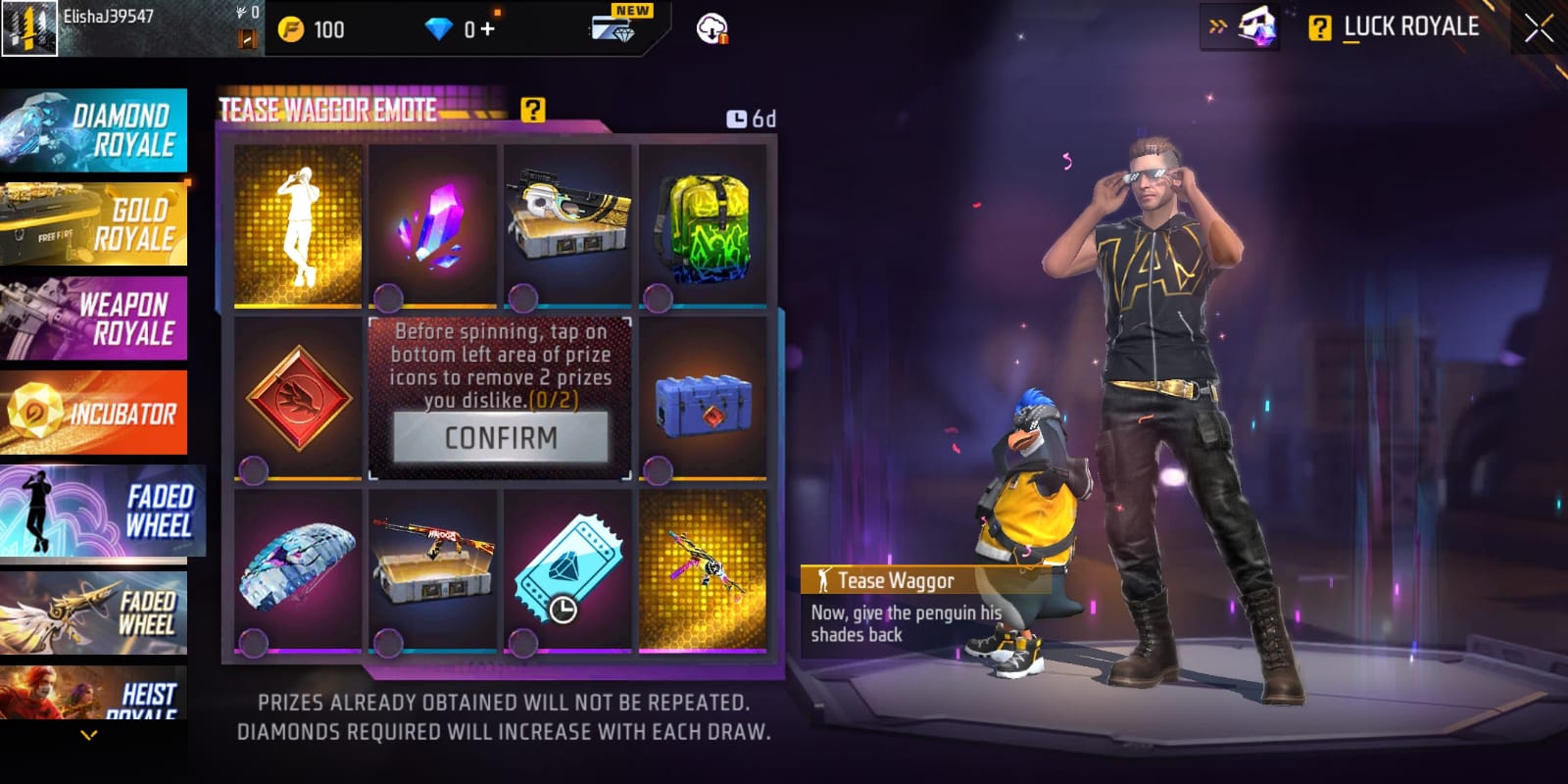The height and width of the screenshot is (784, 1568).
Task: Select the diamond voucher ticket prize
Action: 568,569
